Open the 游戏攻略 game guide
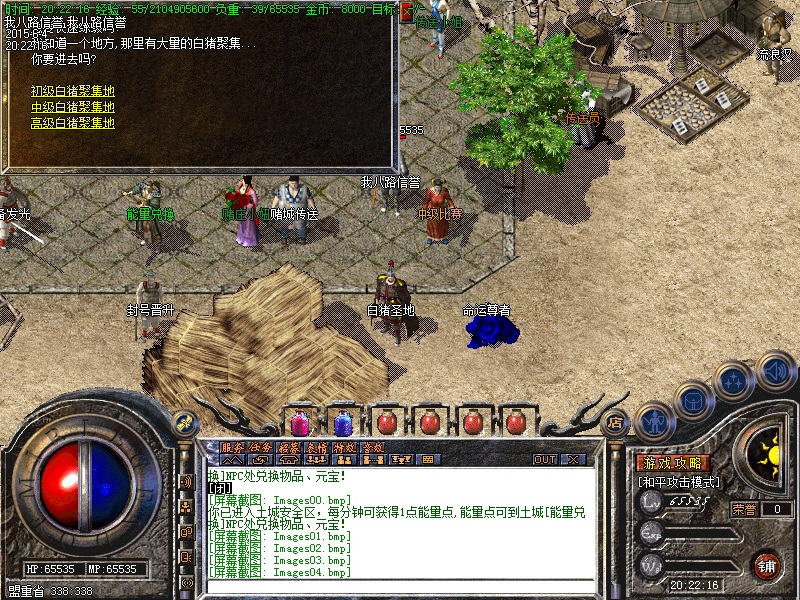This screenshot has width=800, height=600. pos(673,463)
